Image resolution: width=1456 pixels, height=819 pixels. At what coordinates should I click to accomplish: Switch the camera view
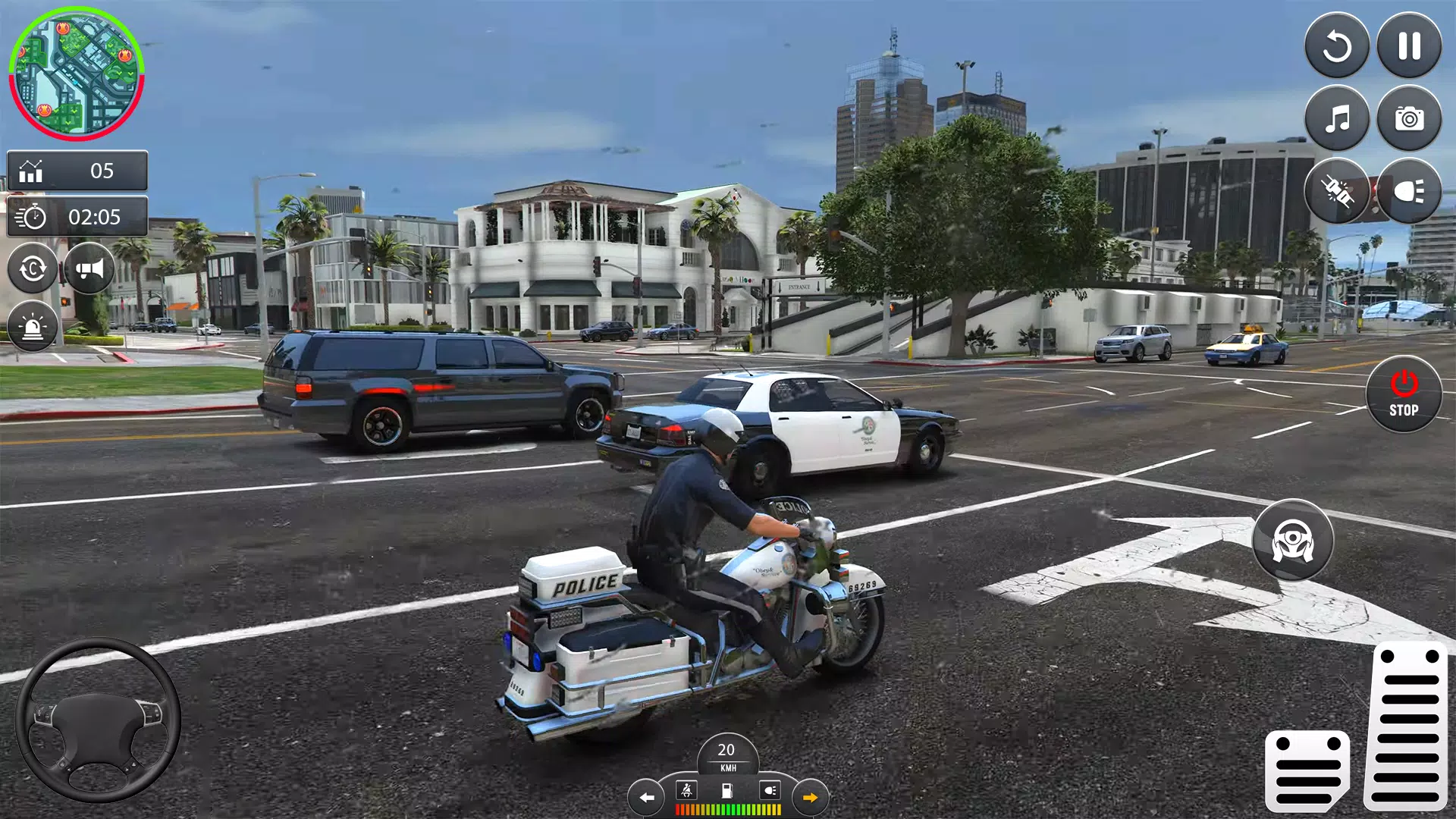coord(31,268)
